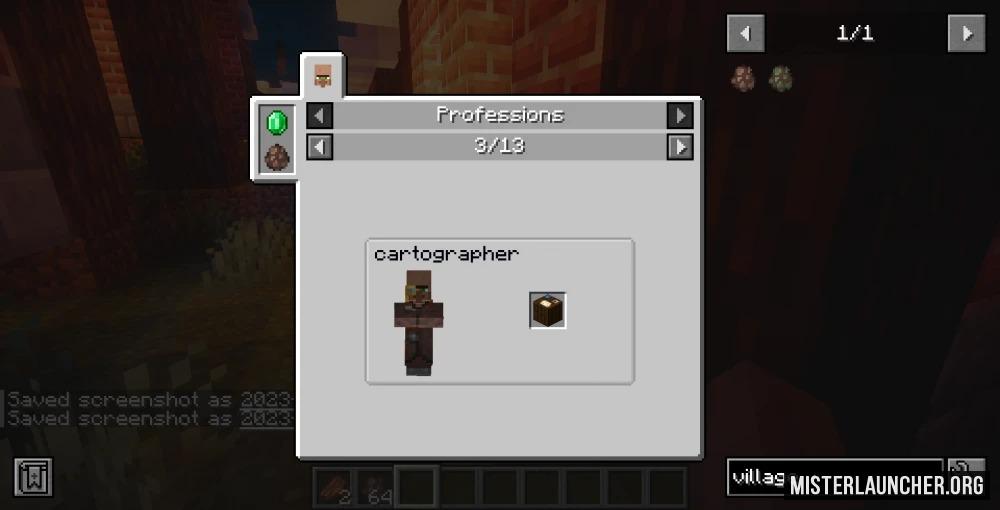The width and height of the screenshot is (1000, 510).
Task: Show the next profession page
Action: (680, 147)
